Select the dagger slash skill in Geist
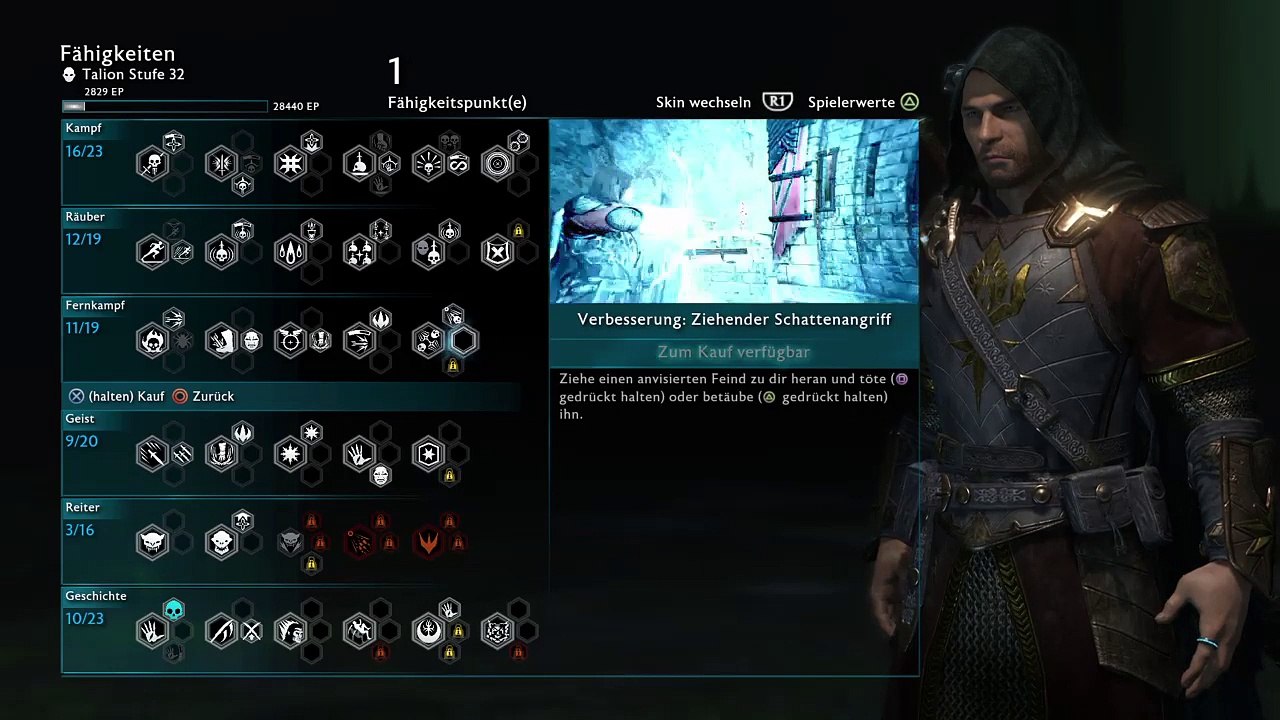Screen dimensions: 1280x720 coord(153,454)
